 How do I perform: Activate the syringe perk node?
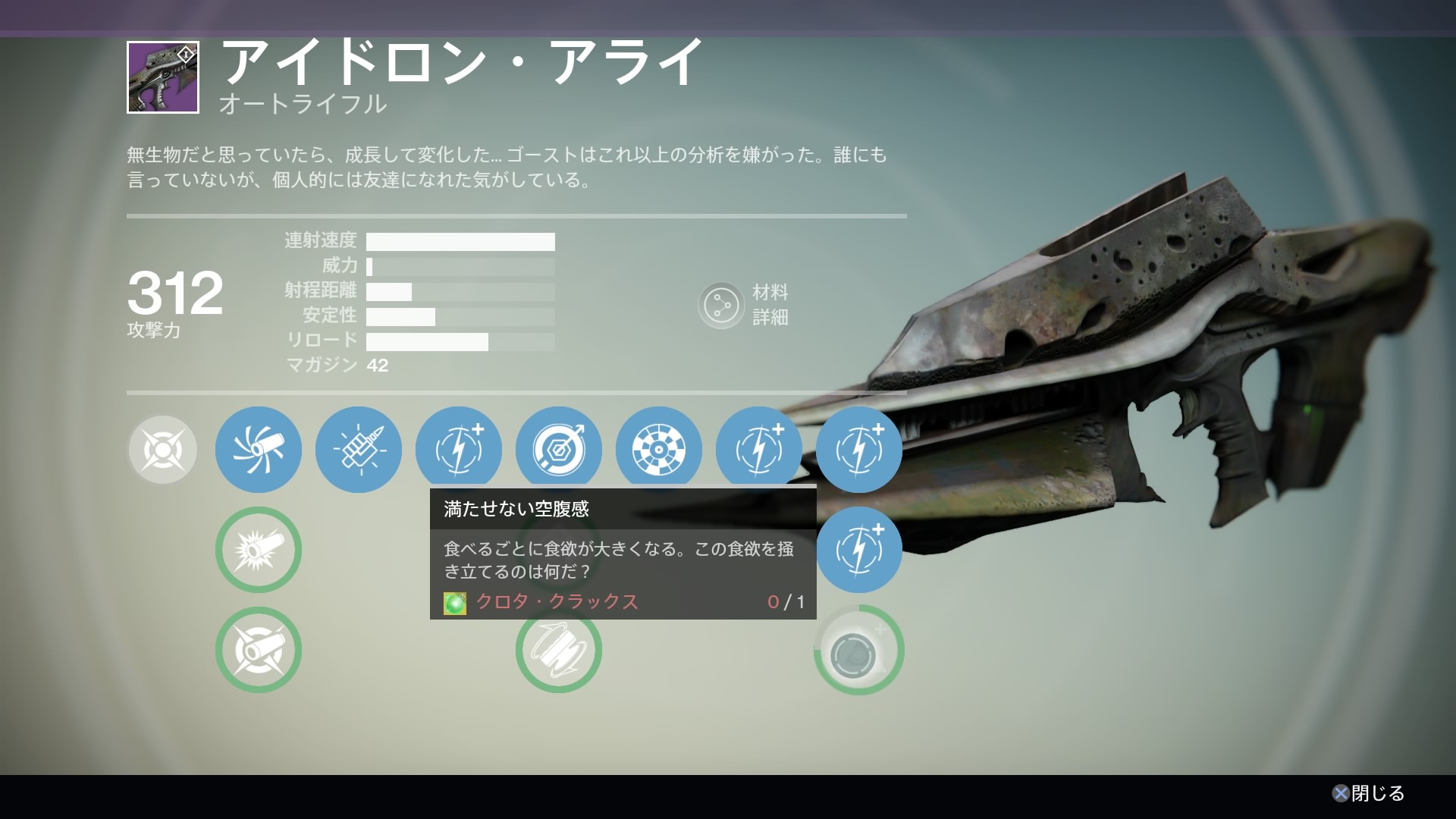359,450
